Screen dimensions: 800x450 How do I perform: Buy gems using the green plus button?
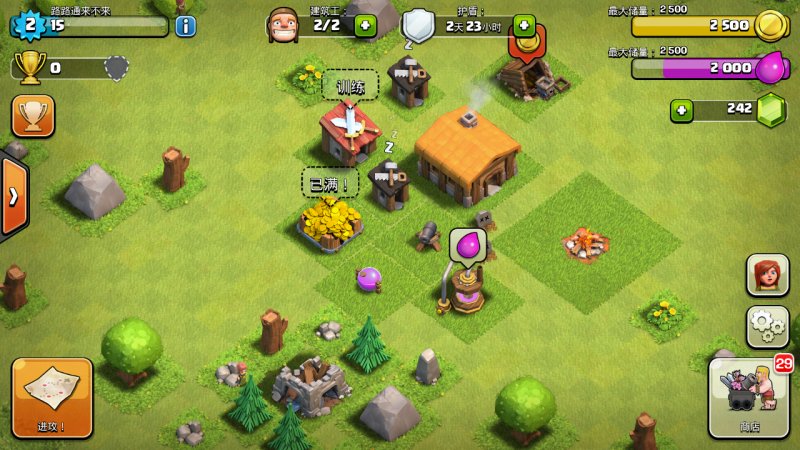tap(682, 109)
